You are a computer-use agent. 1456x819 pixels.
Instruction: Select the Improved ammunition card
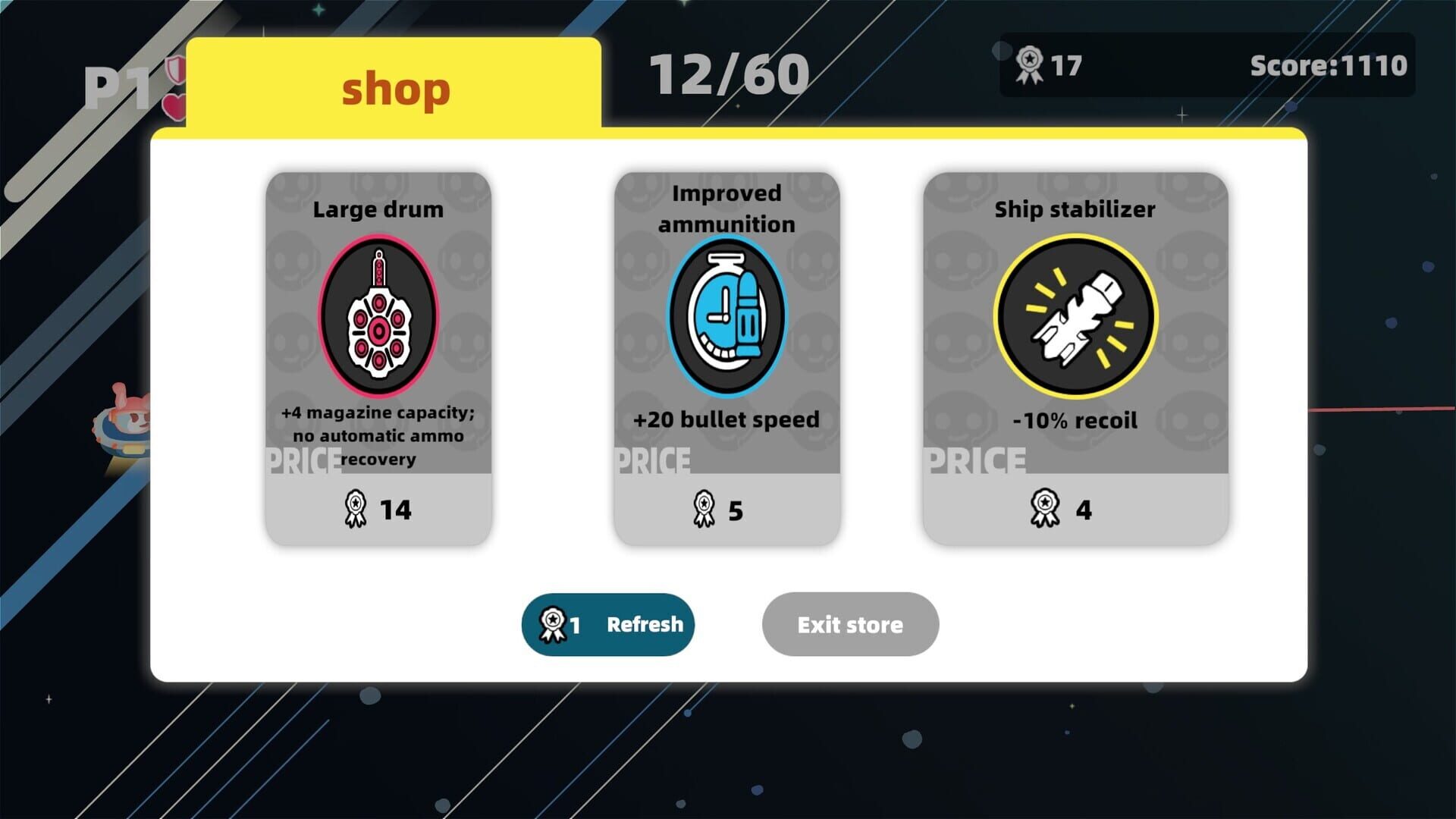point(726,356)
